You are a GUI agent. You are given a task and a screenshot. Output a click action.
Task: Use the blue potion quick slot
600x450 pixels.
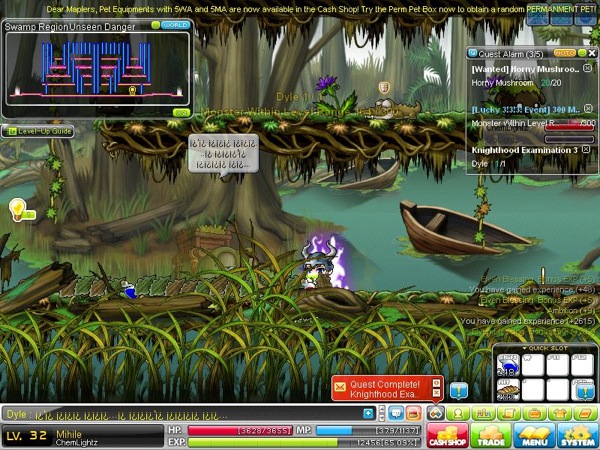tap(507, 366)
